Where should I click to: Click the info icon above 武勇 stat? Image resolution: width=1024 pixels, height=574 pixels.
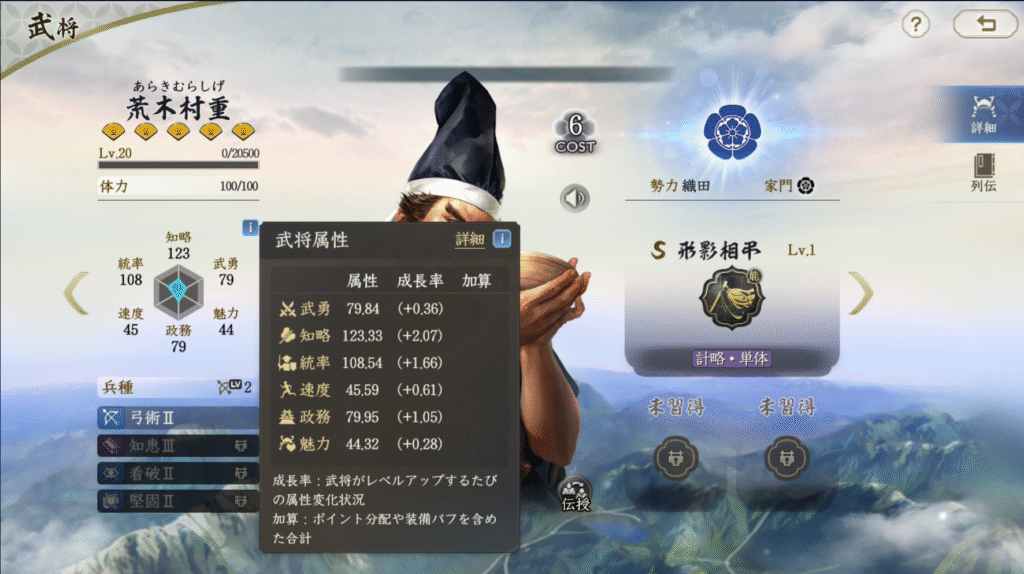250,227
